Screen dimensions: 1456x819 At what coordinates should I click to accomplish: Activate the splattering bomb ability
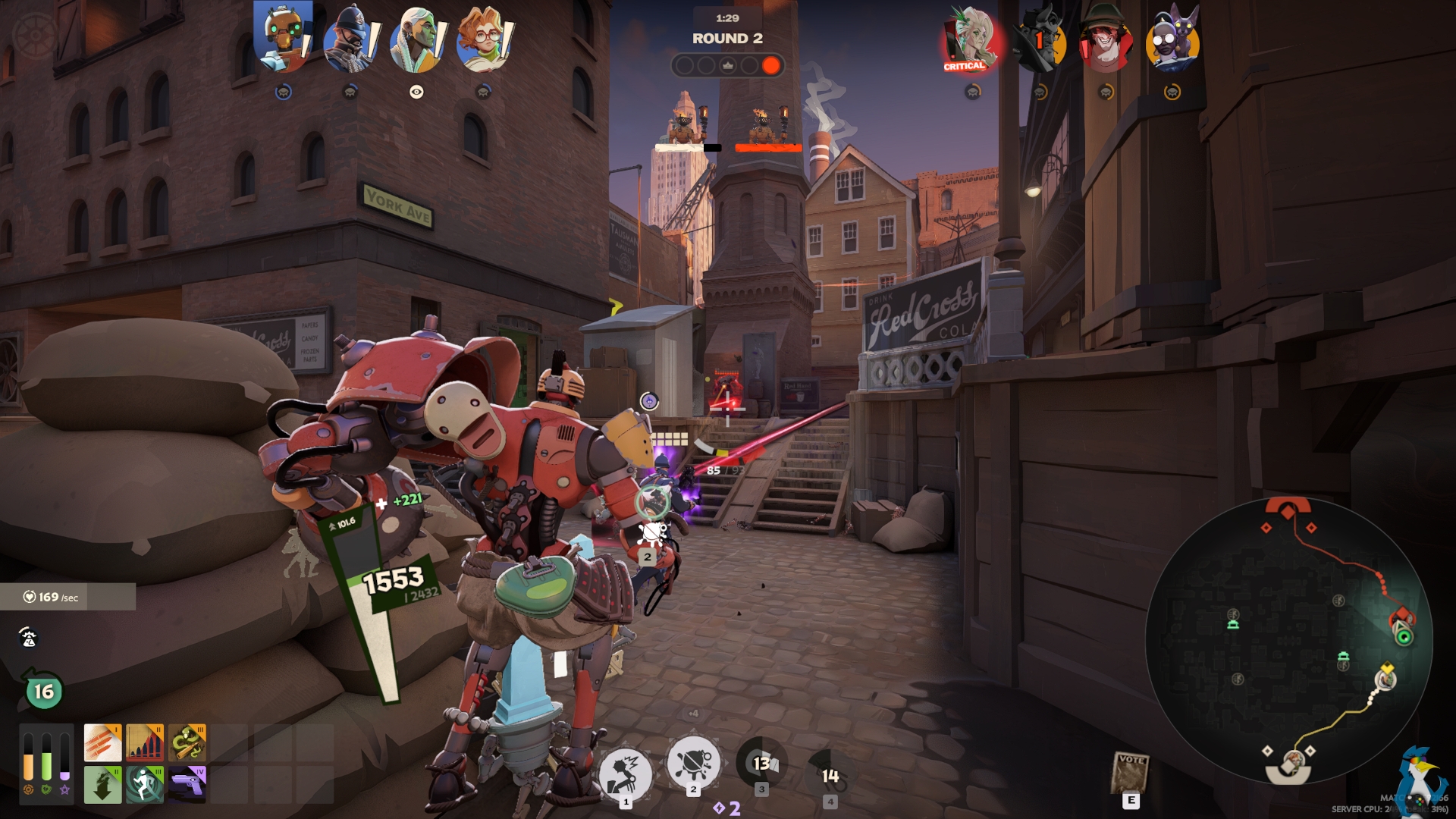(x=692, y=762)
